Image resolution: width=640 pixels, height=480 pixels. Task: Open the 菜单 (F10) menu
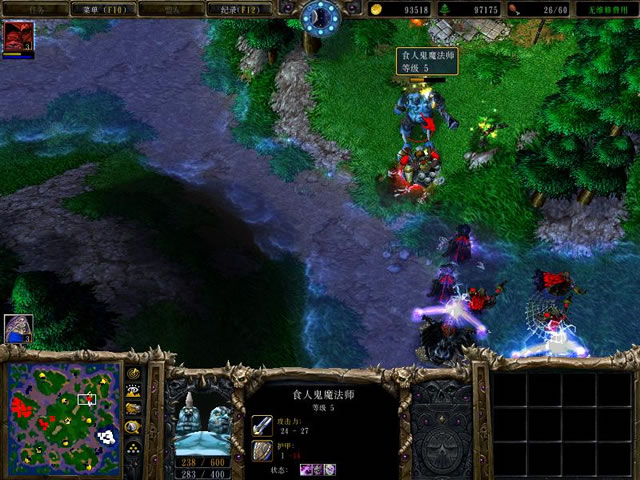[x=100, y=9]
